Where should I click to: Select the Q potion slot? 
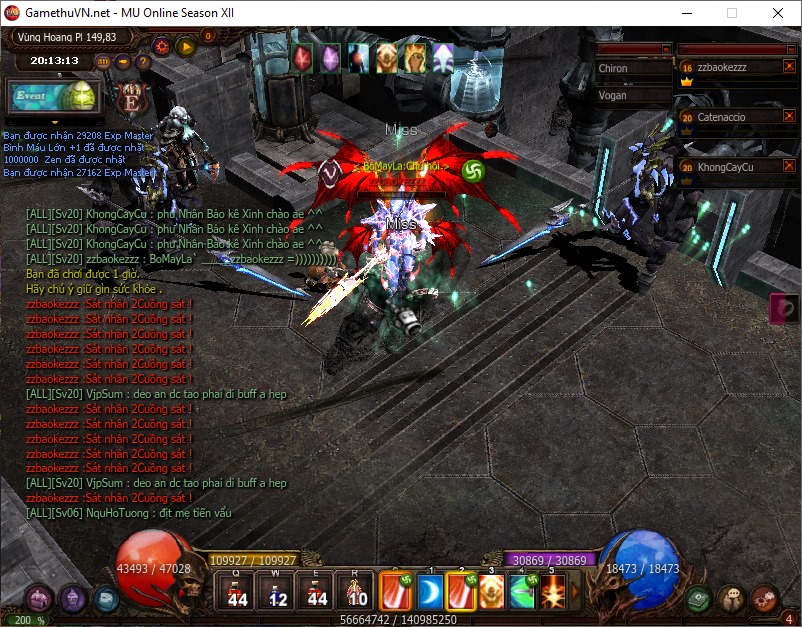pyautogui.click(x=237, y=590)
